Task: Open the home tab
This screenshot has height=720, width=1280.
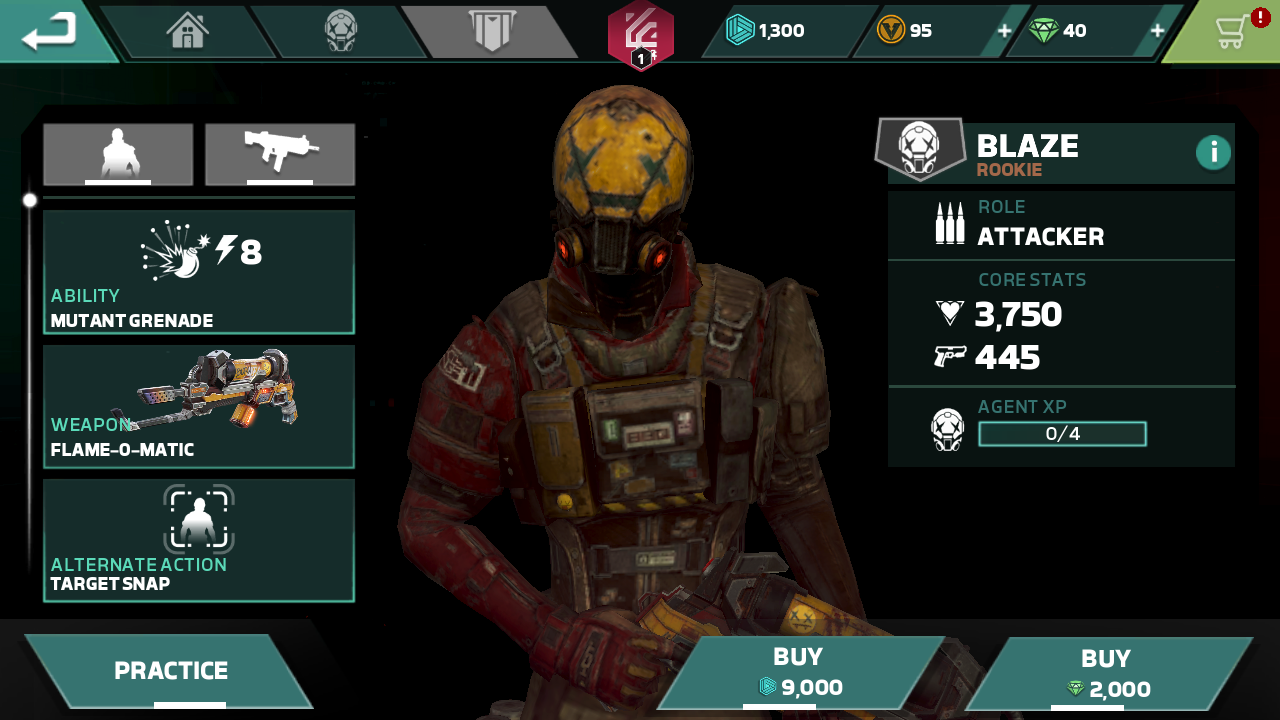Action: [188, 31]
